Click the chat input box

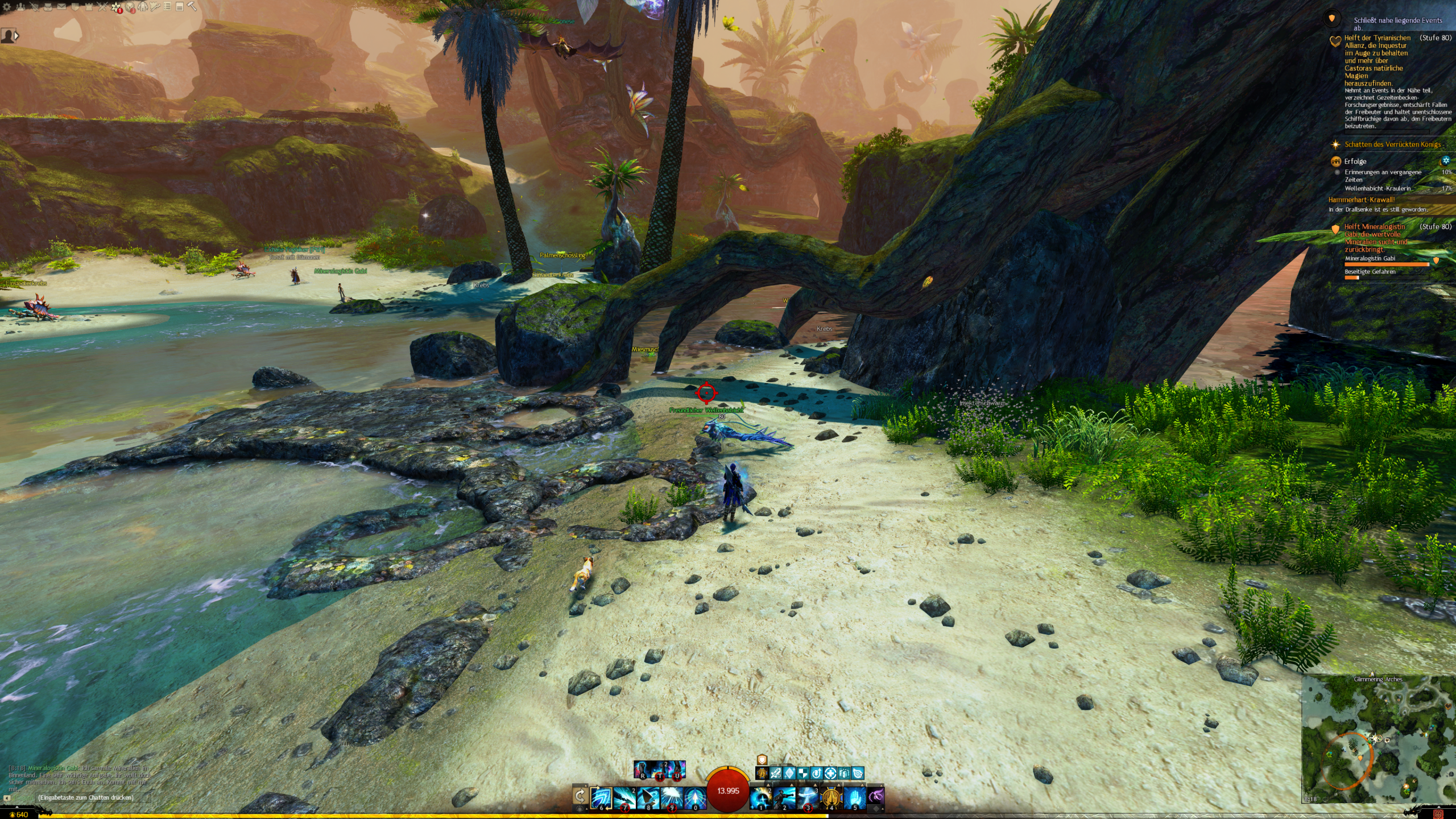85,797
